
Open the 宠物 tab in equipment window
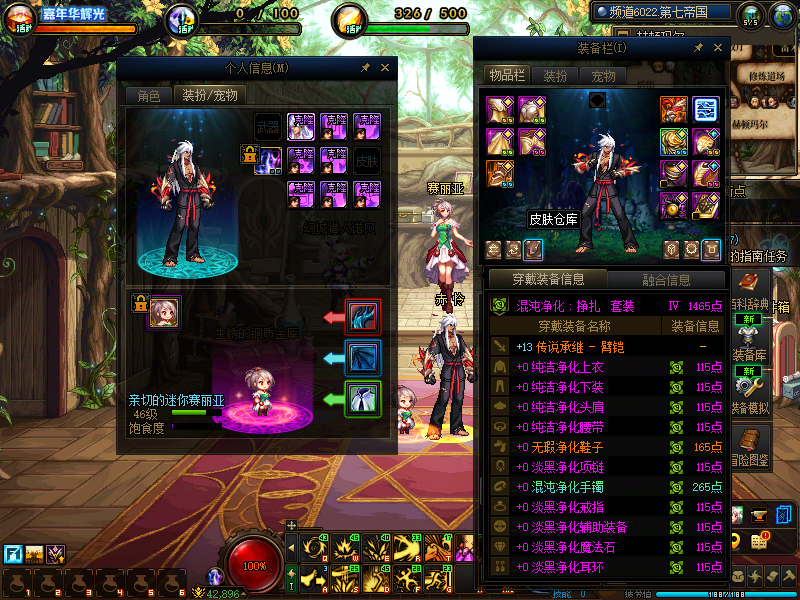(x=603, y=75)
